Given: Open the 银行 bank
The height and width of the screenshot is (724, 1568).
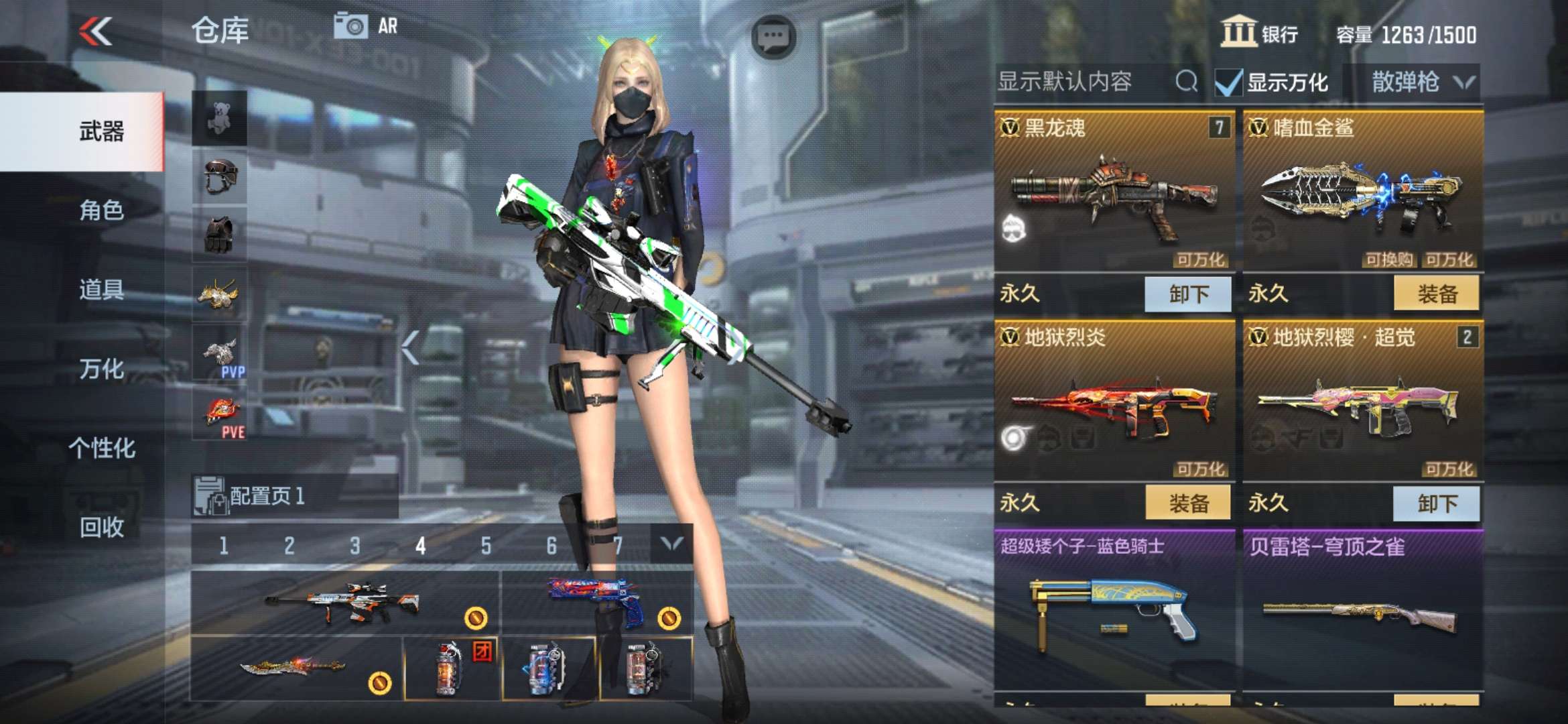Looking at the screenshot, I should [1259, 34].
